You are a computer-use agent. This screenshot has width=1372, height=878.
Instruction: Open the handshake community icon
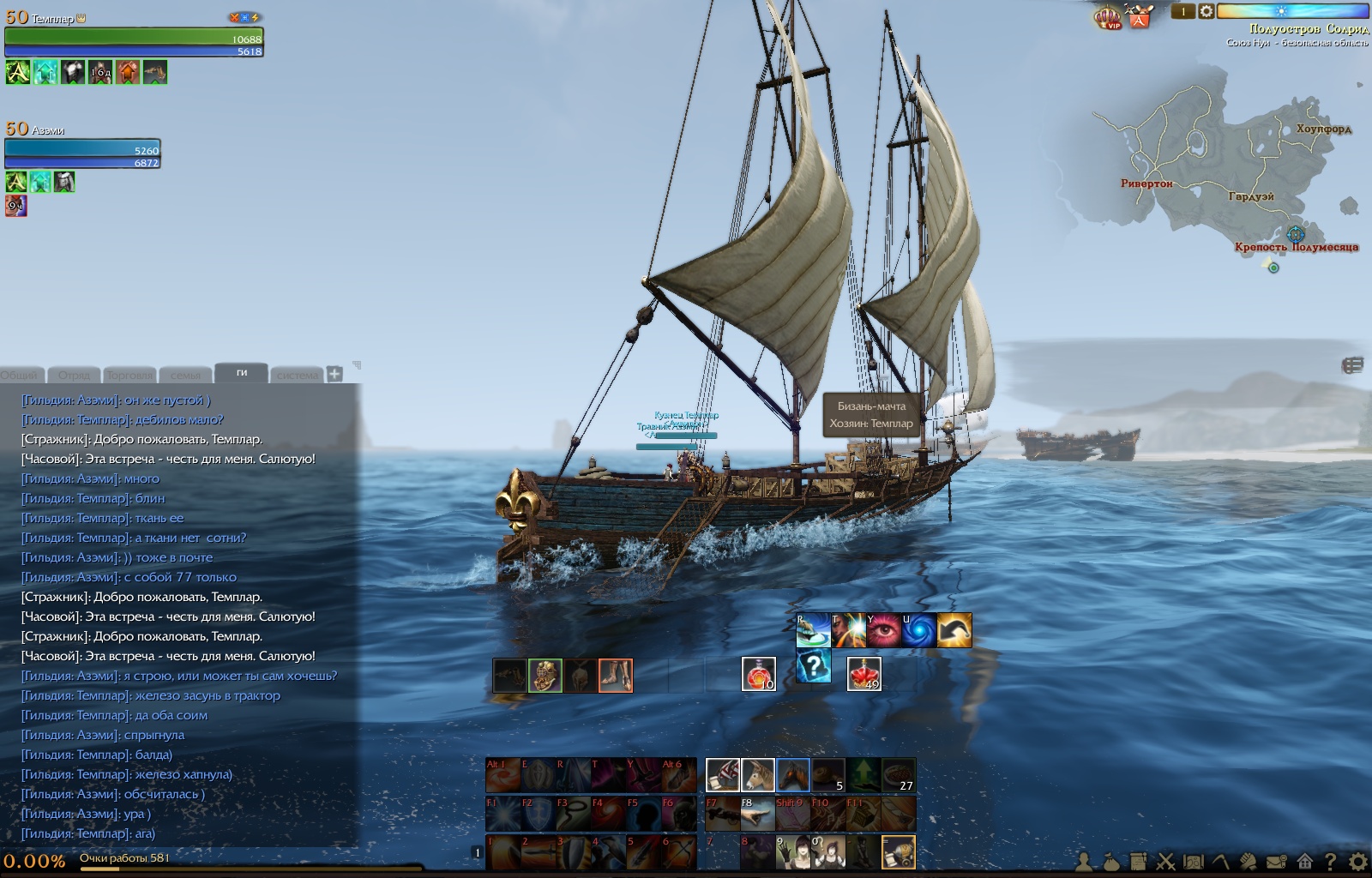tap(1249, 861)
